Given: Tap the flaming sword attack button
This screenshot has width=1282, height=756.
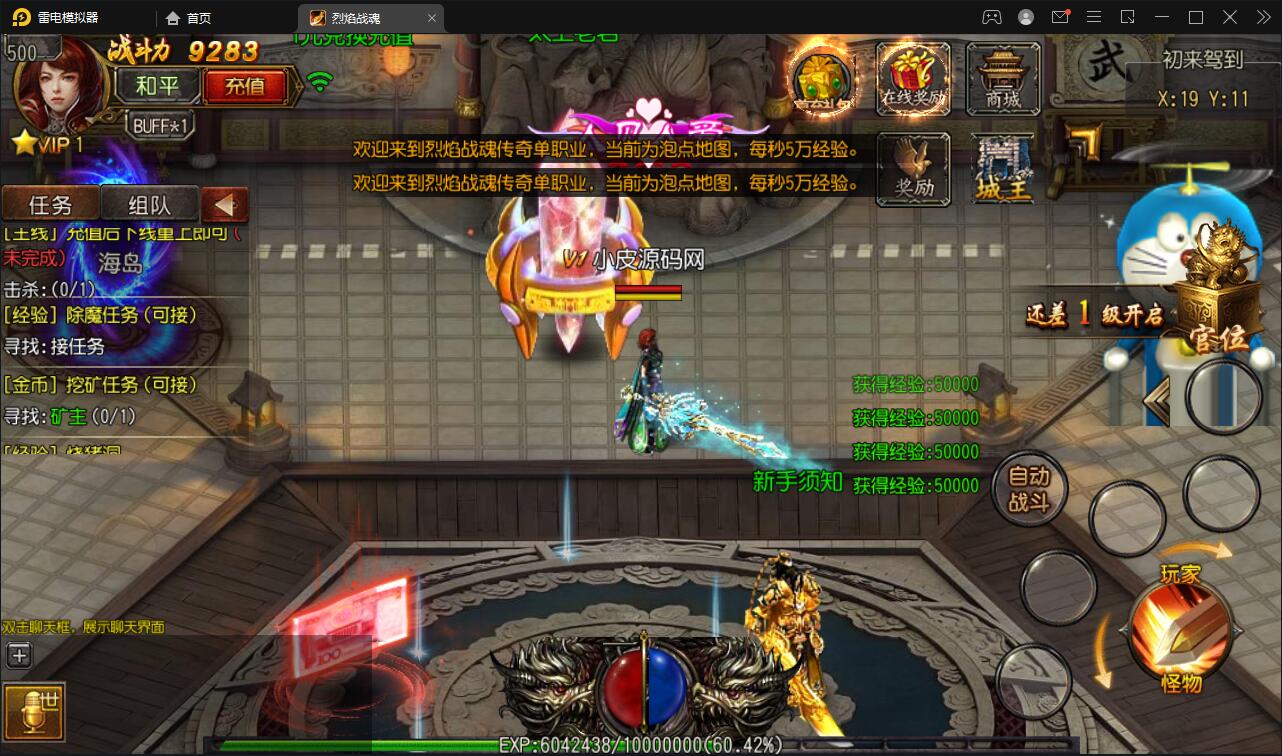Looking at the screenshot, I should click(x=1180, y=630).
